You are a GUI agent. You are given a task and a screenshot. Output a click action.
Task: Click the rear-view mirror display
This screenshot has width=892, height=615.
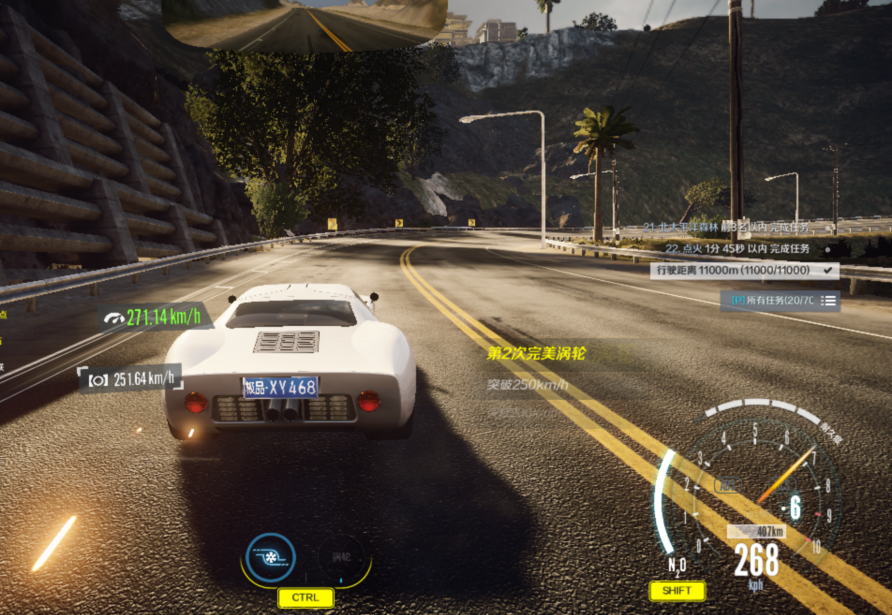[x=304, y=24]
